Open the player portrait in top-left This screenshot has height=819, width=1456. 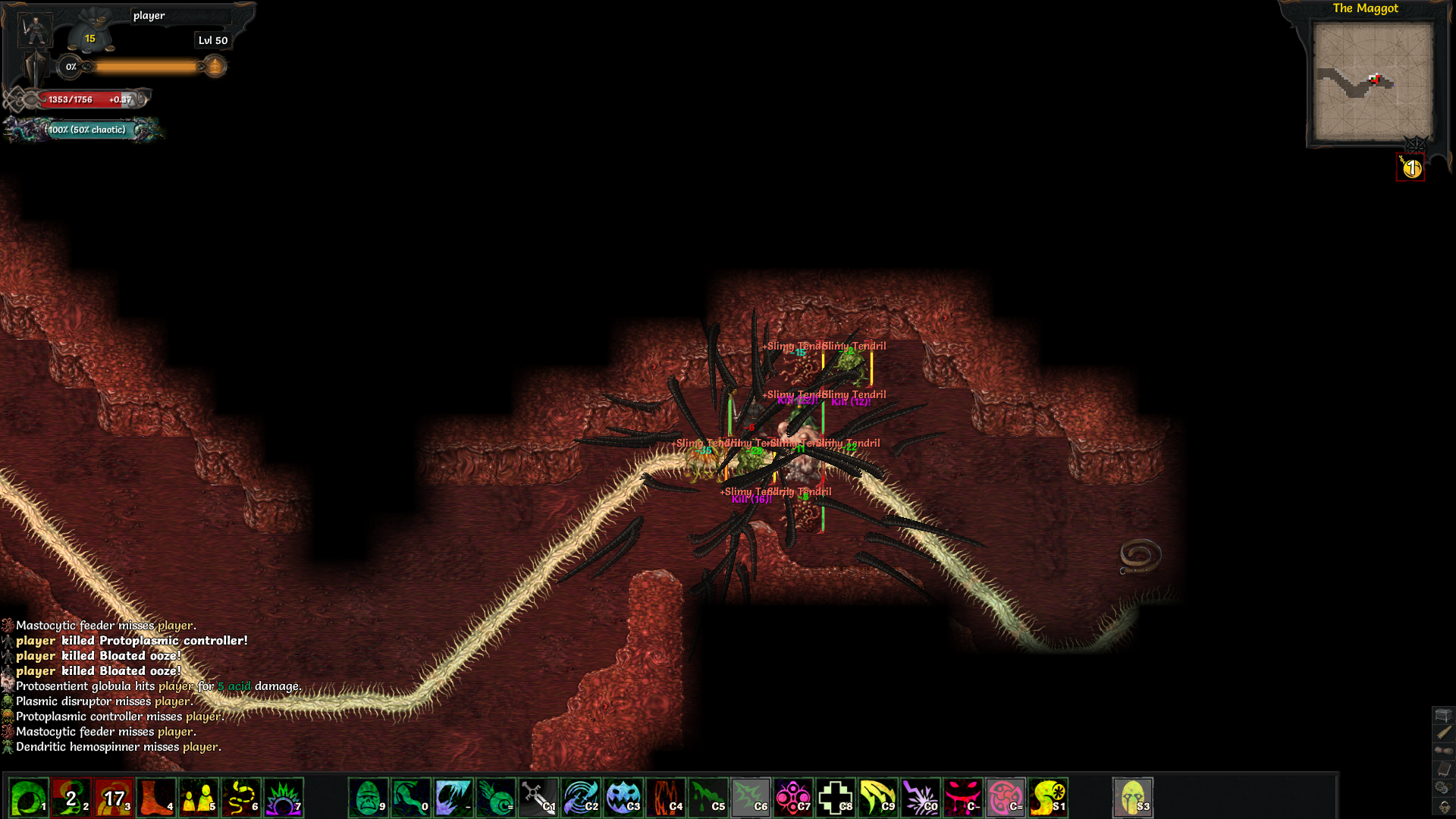coord(35,31)
